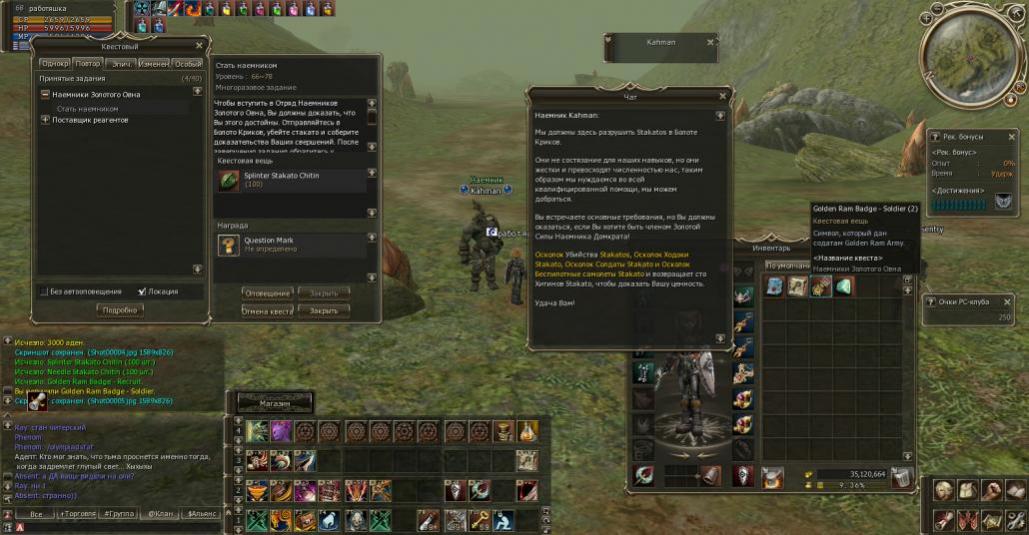Click the Оповещение button
Screen dimensions: 1029x535
[x=267, y=293]
